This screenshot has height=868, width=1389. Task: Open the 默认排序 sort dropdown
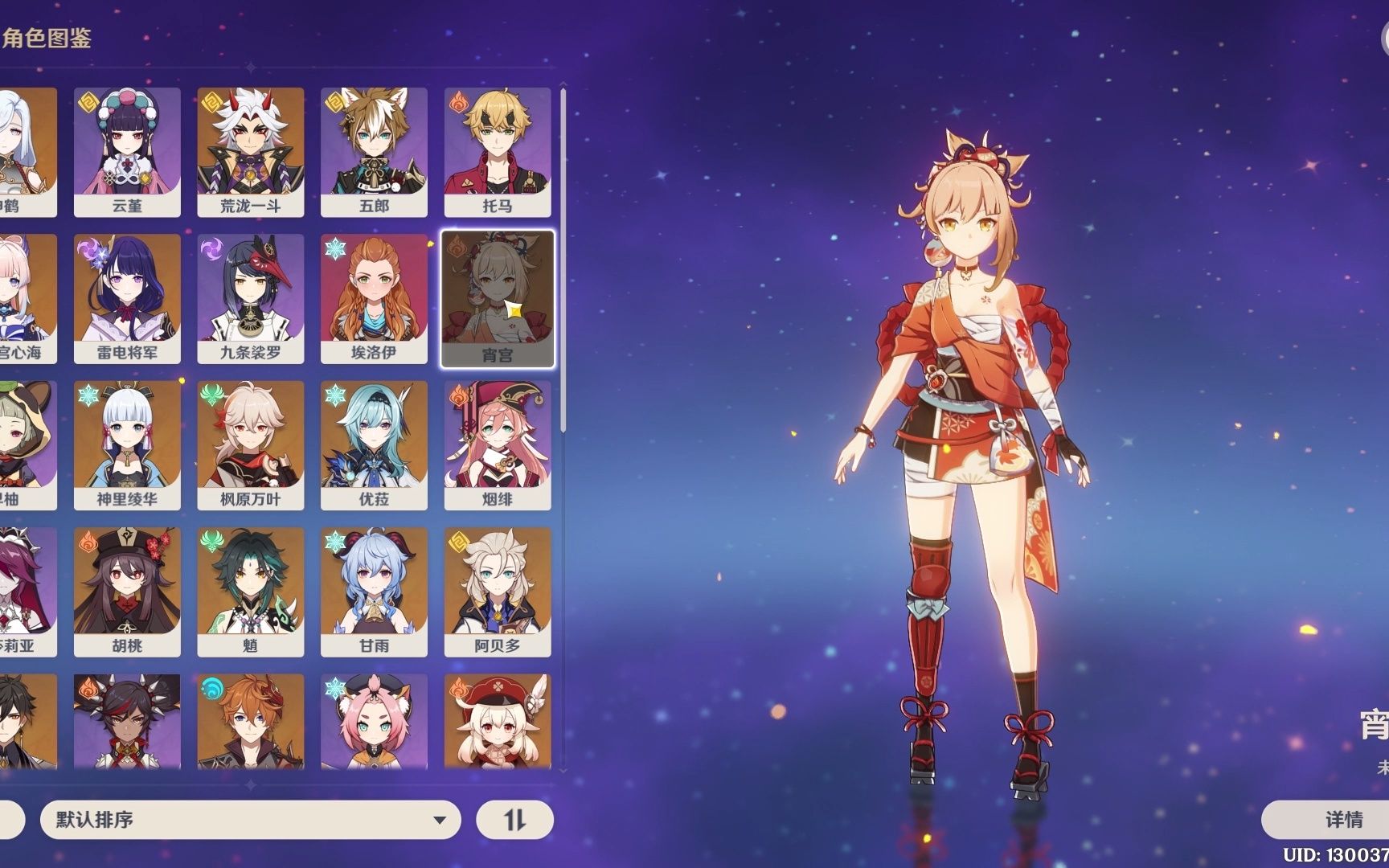pyautogui.click(x=250, y=820)
